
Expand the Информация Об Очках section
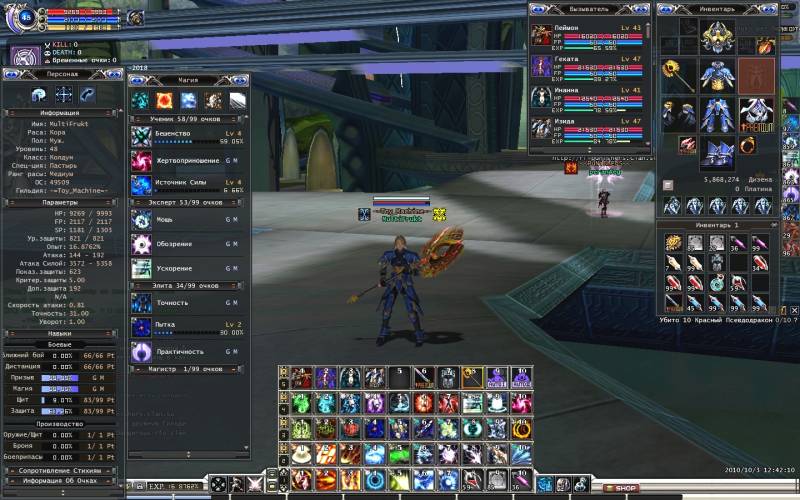click(x=63, y=480)
